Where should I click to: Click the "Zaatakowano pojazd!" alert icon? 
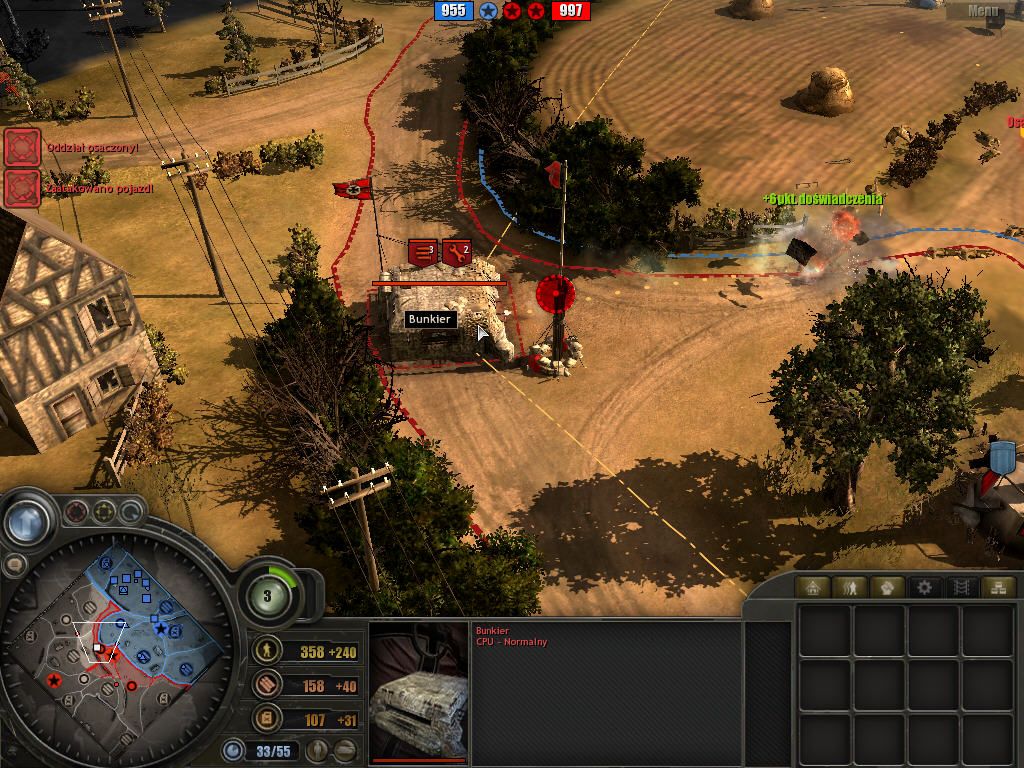point(21,187)
